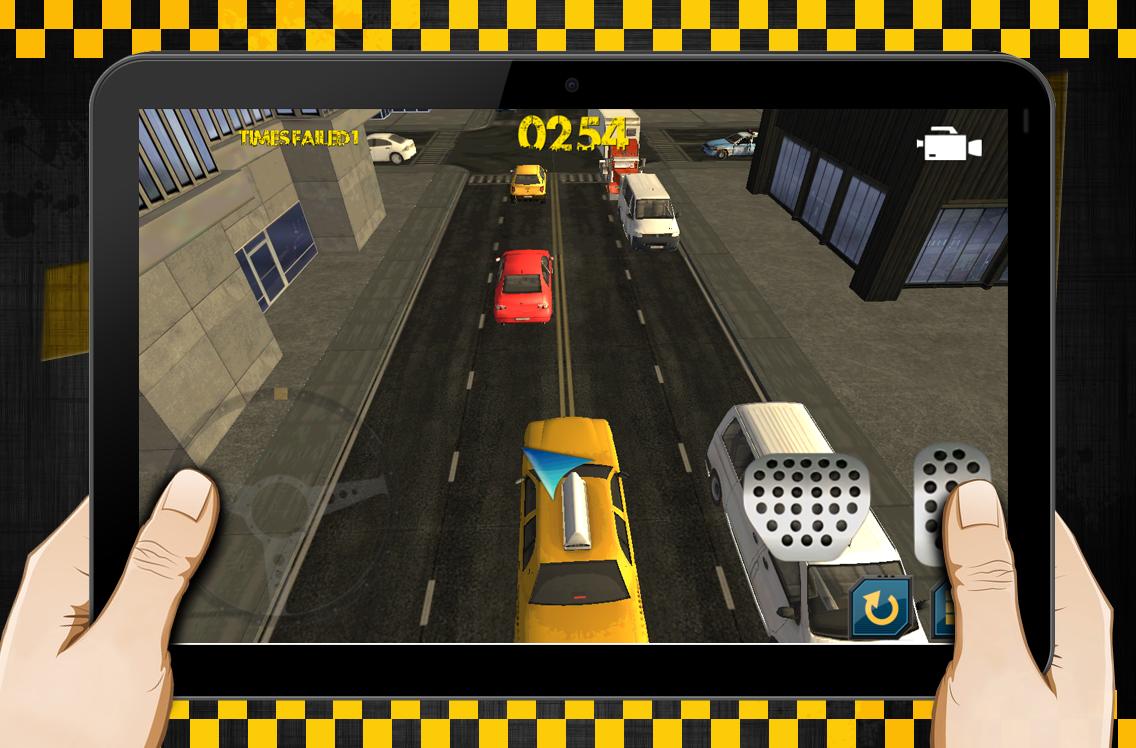This screenshot has width=1136, height=748.
Task: Restart the level with the circular arrow button
Action: (x=880, y=607)
